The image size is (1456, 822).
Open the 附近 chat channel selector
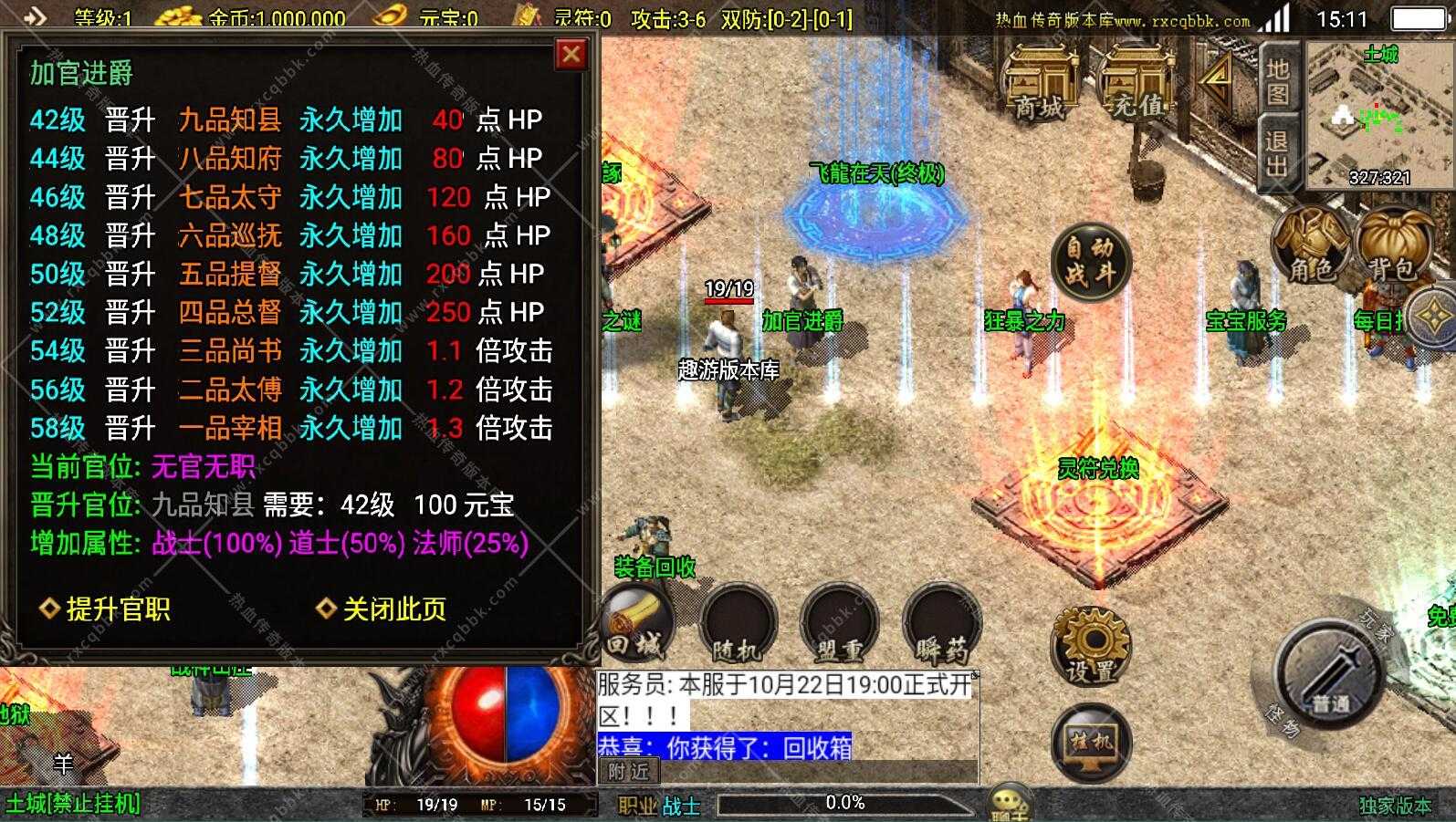click(x=630, y=772)
